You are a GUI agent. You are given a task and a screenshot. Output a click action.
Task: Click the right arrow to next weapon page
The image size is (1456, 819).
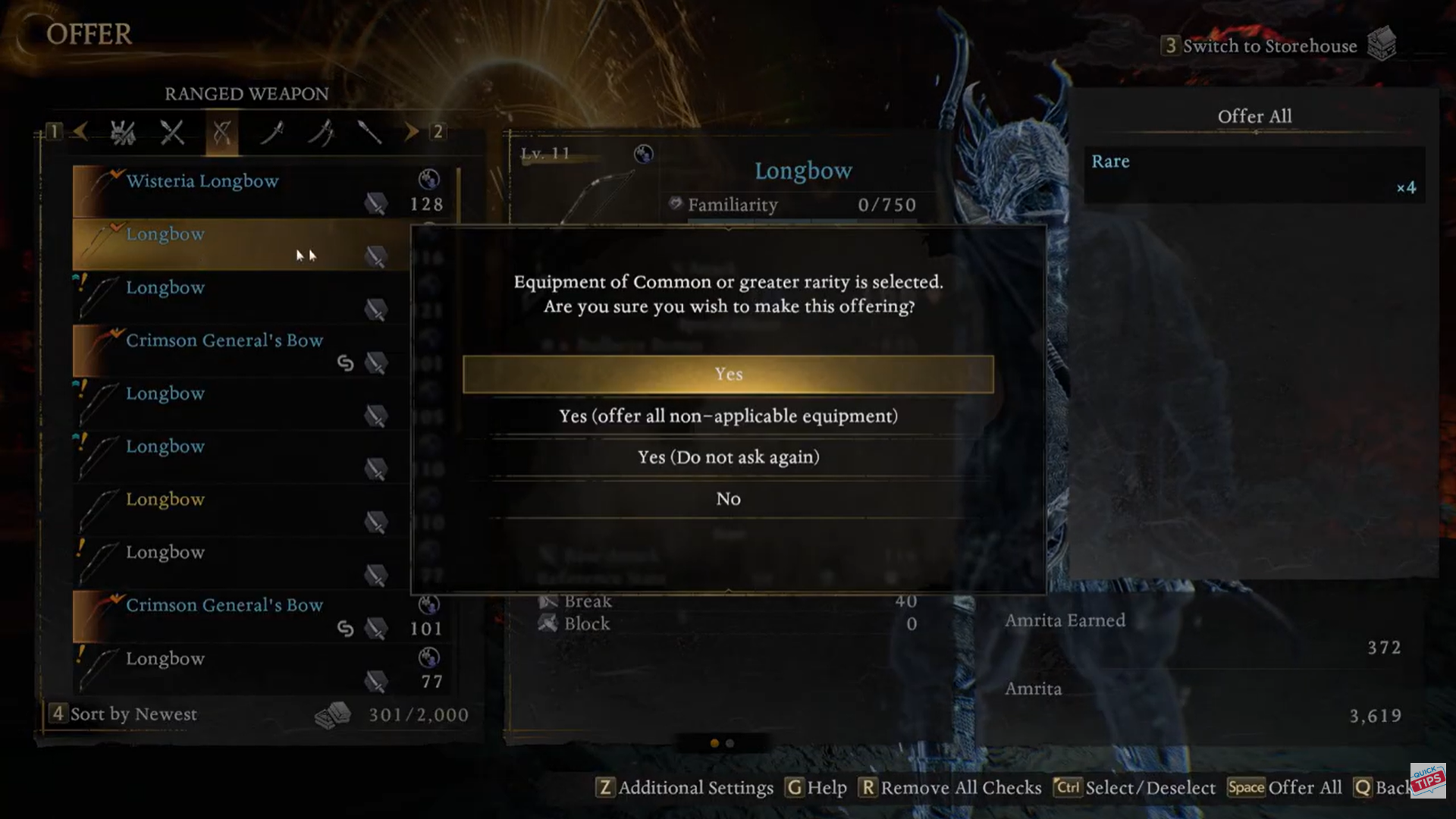click(412, 133)
